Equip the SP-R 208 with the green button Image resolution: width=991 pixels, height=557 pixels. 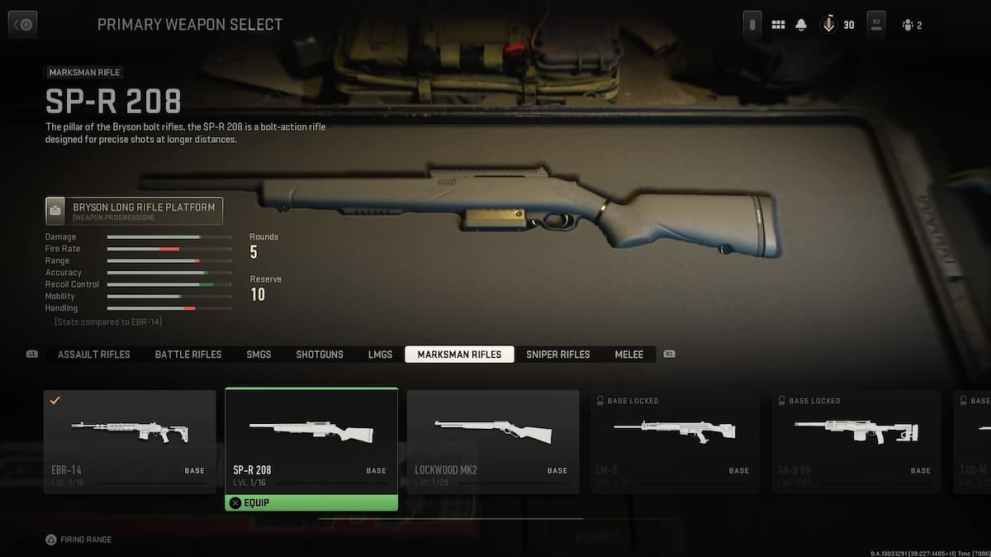click(311, 503)
